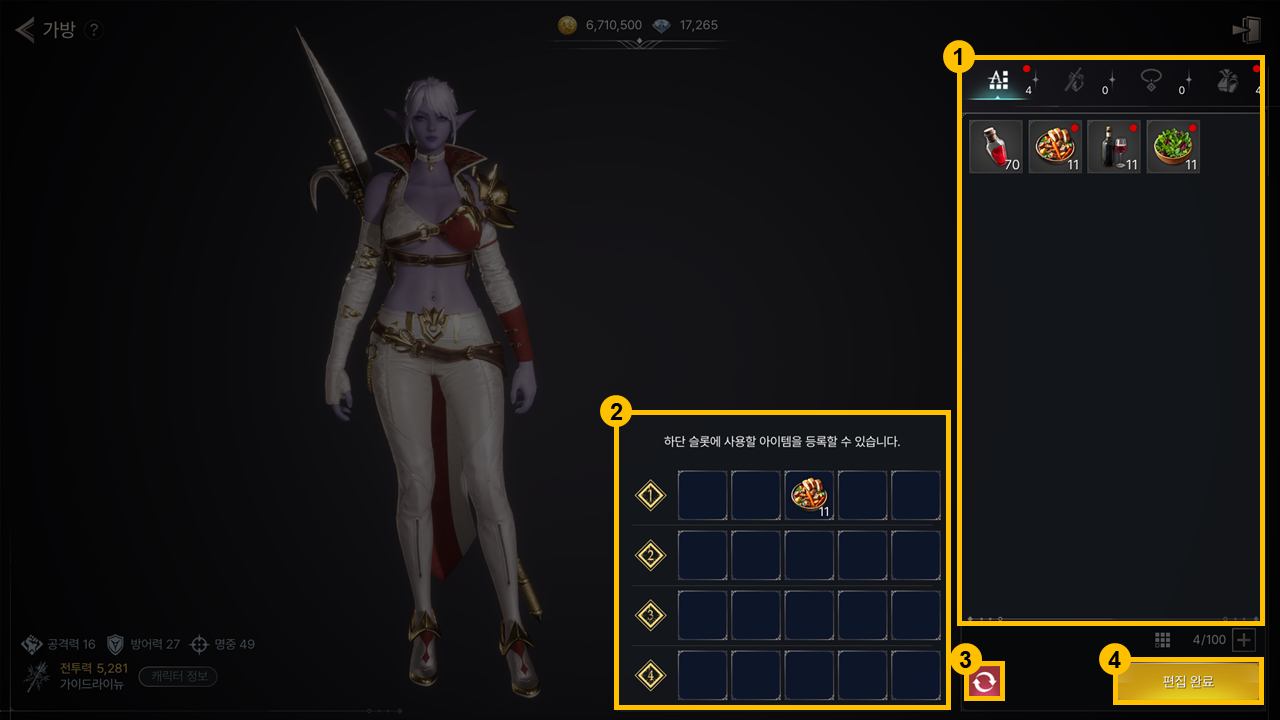Viewport: 1280px width, 720px height.
Task: Confirm with the 편집 완료 button
Action: 1188,682
